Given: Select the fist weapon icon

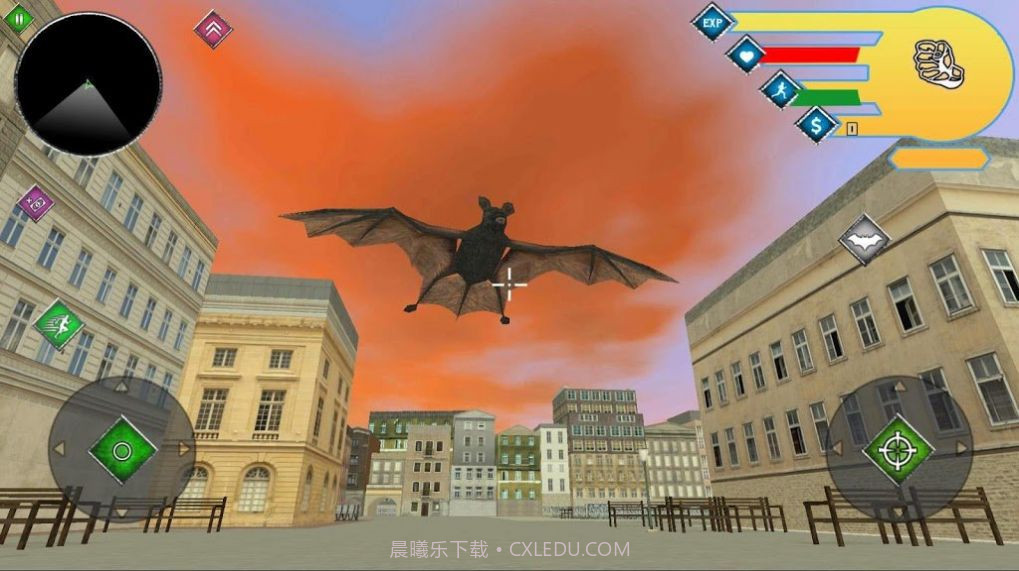Looking at the screenshot, I should click(938, 64).
